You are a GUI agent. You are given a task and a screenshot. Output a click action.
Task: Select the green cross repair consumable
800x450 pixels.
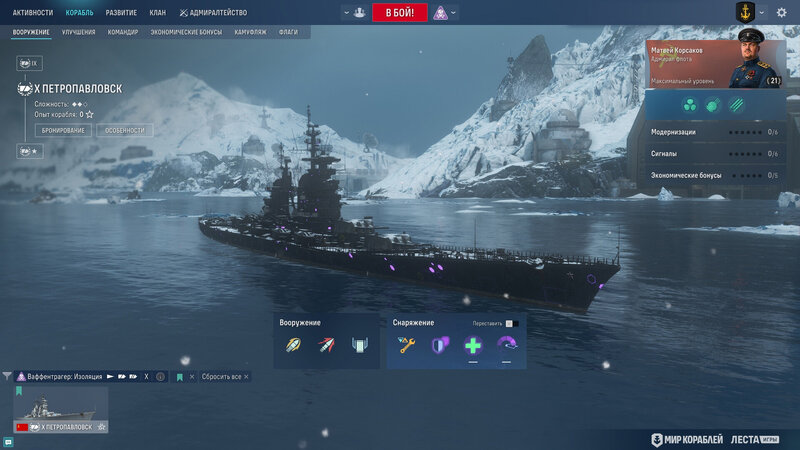click(x=473, y=346)
